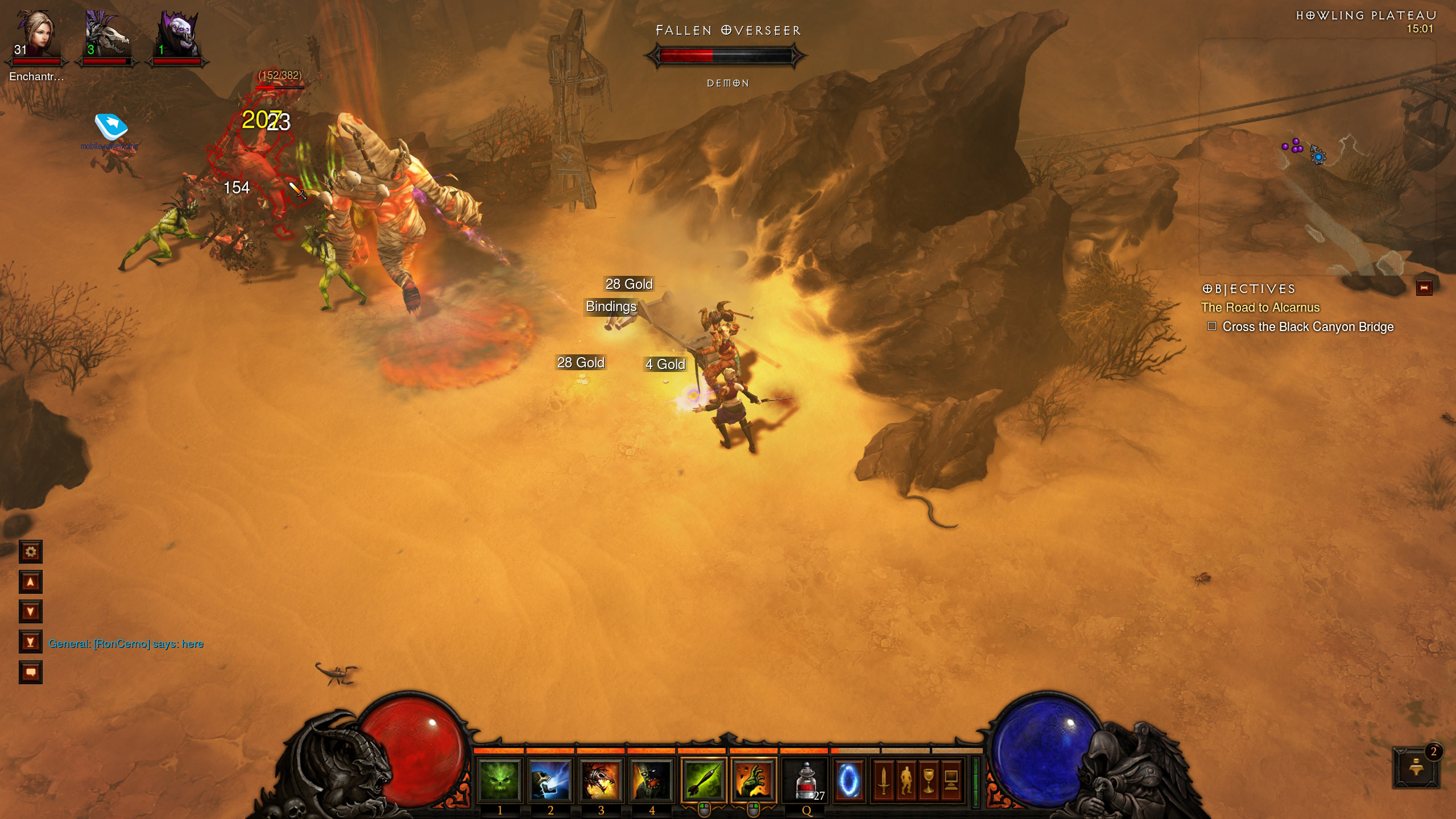Drink the red health potion

click(x=805, y=780)
